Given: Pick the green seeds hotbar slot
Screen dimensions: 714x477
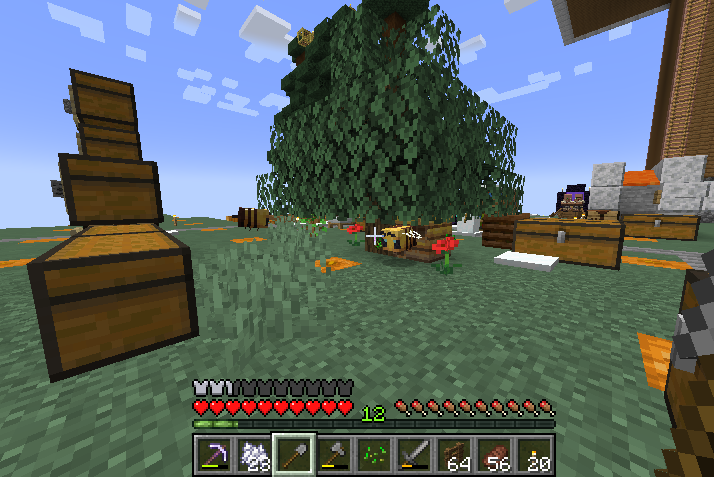Looking at the screenshot, I should (x=373, y=455).
